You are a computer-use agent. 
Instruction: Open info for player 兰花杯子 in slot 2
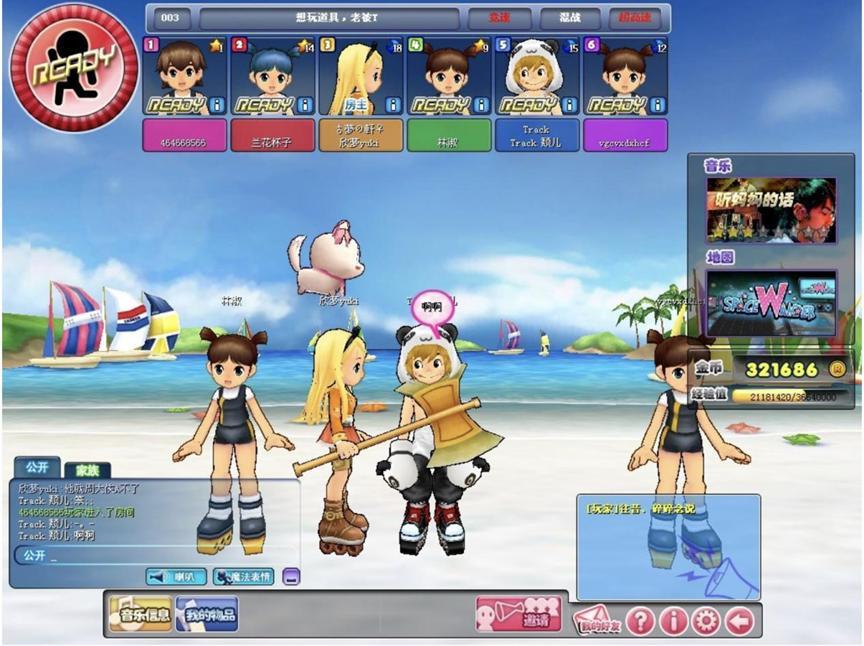[306, 105]
